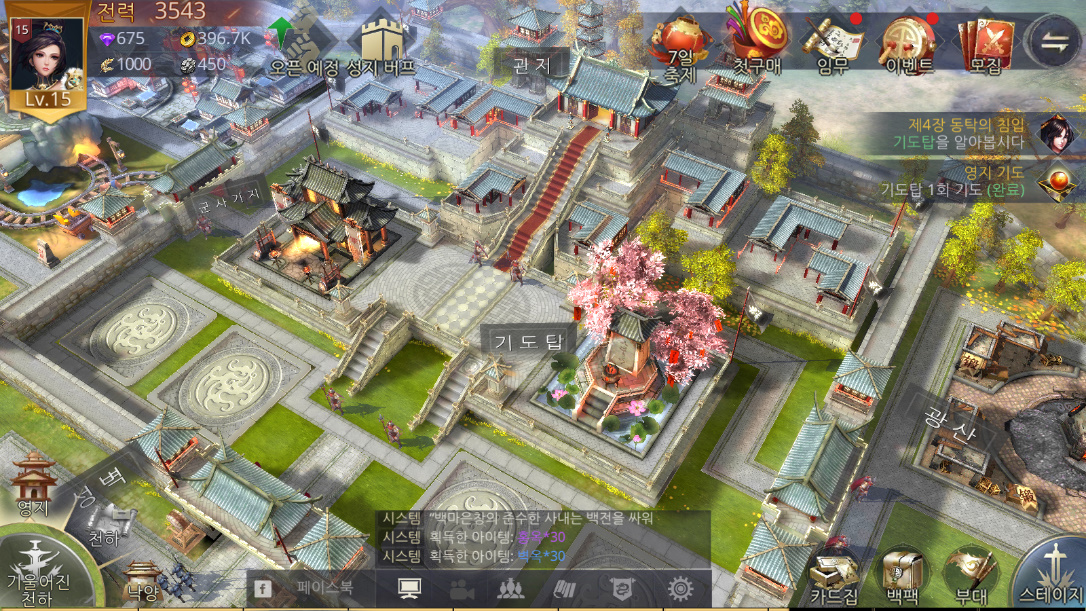Image resolution: width=1086 pixels, height=611 pixels.
Task: Open the 부대 troop menu
Action: tap(970, 577)
